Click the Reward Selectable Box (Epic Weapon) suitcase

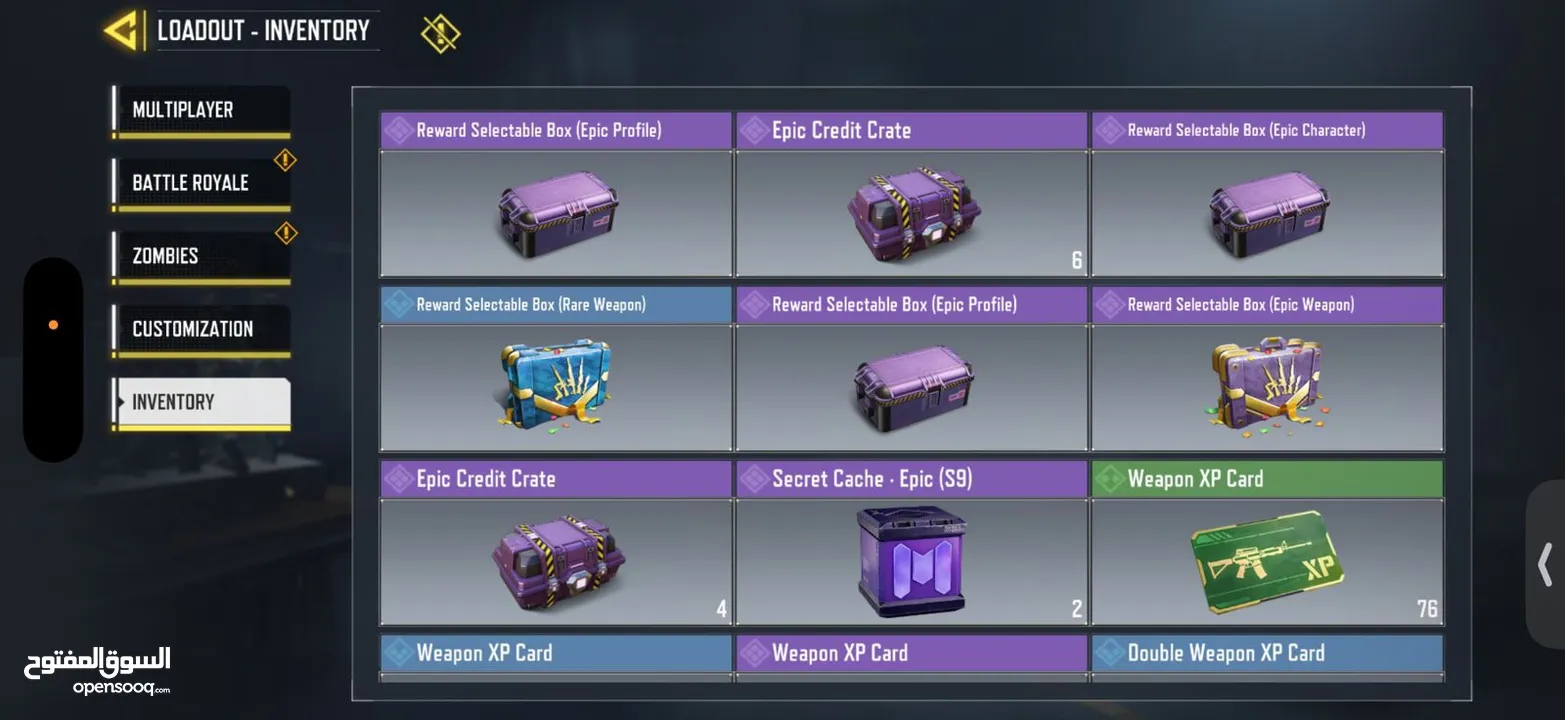pos(1267,387)
